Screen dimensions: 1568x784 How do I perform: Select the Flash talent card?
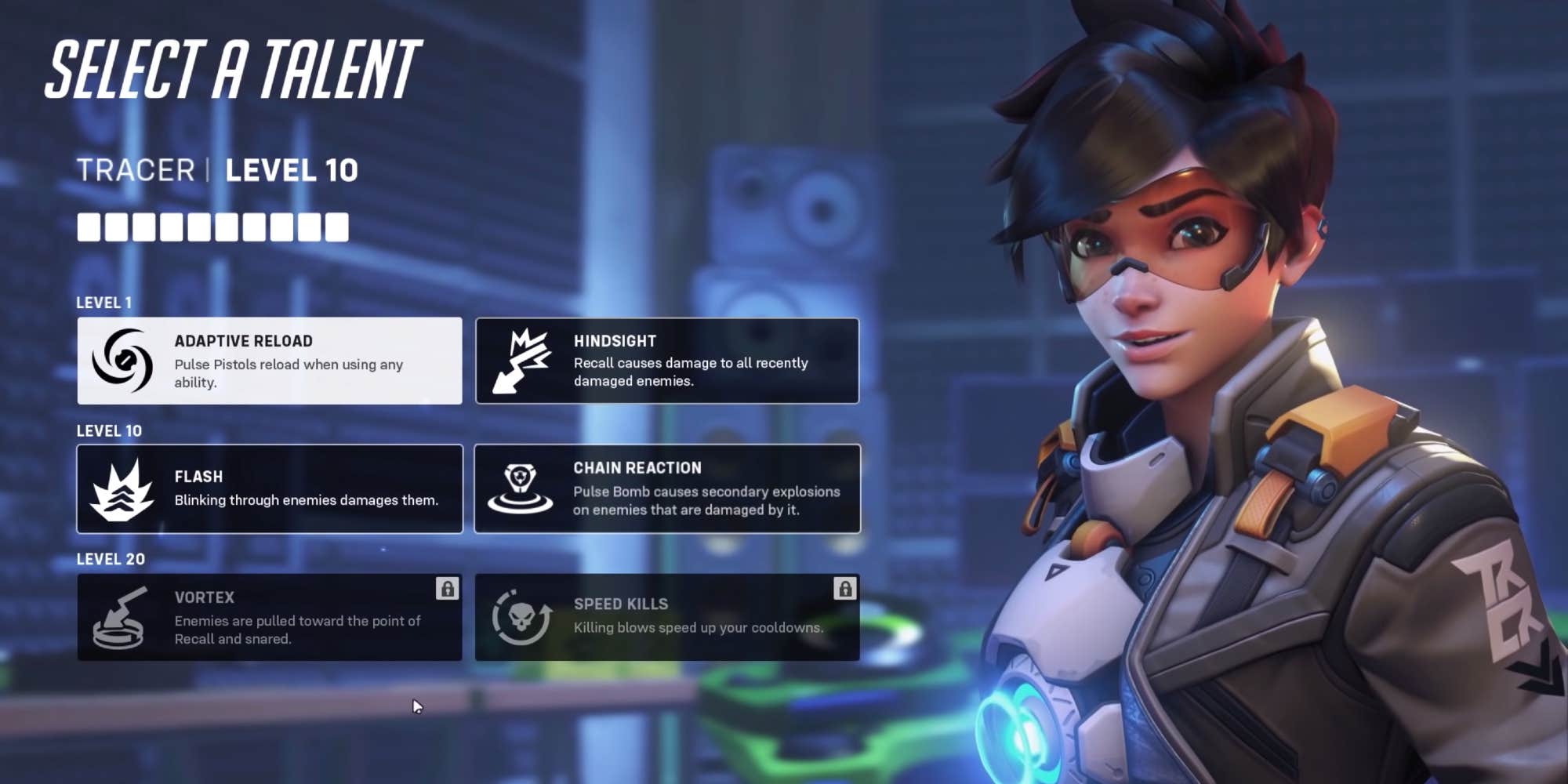tap(269, 488)
